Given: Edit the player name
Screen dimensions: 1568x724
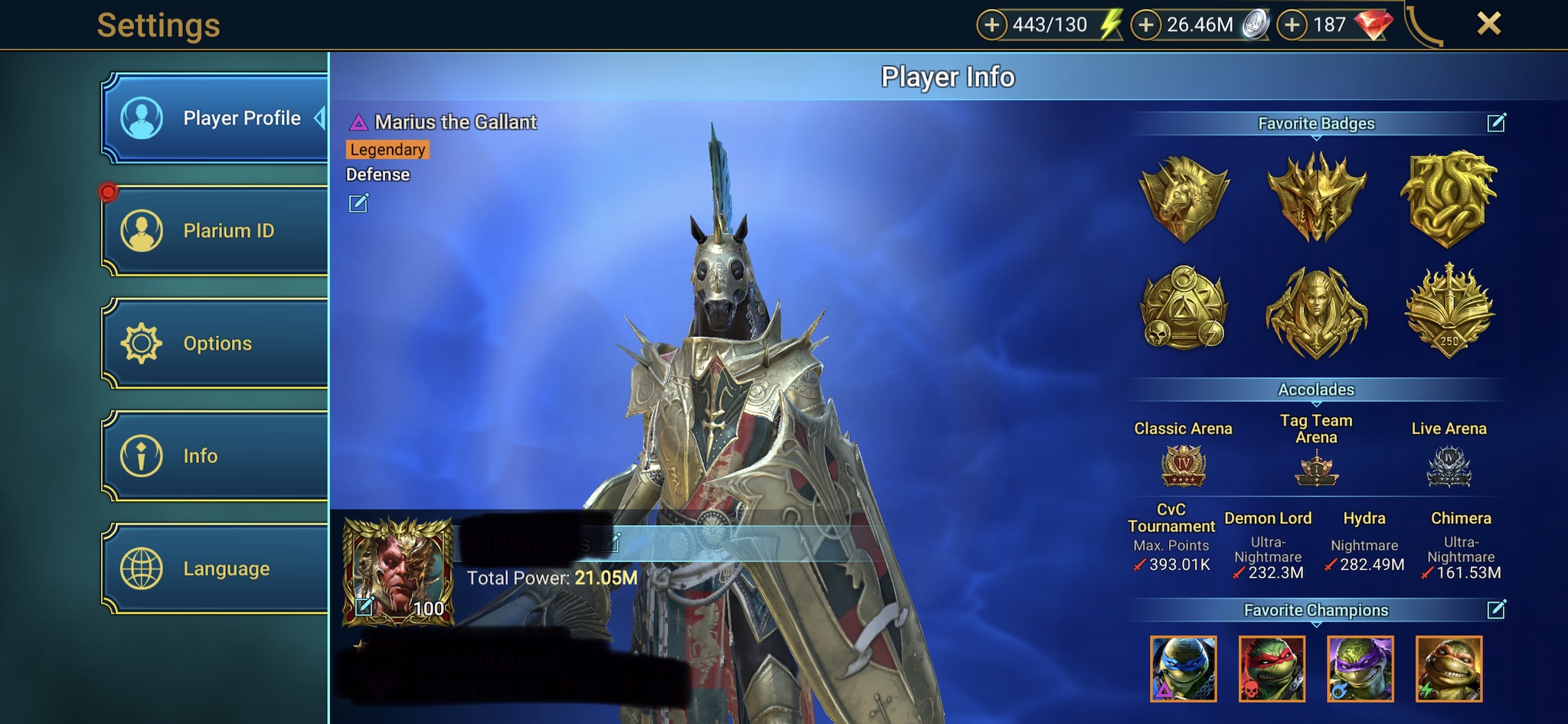Looking at the screenshot, I should point(611,543).
